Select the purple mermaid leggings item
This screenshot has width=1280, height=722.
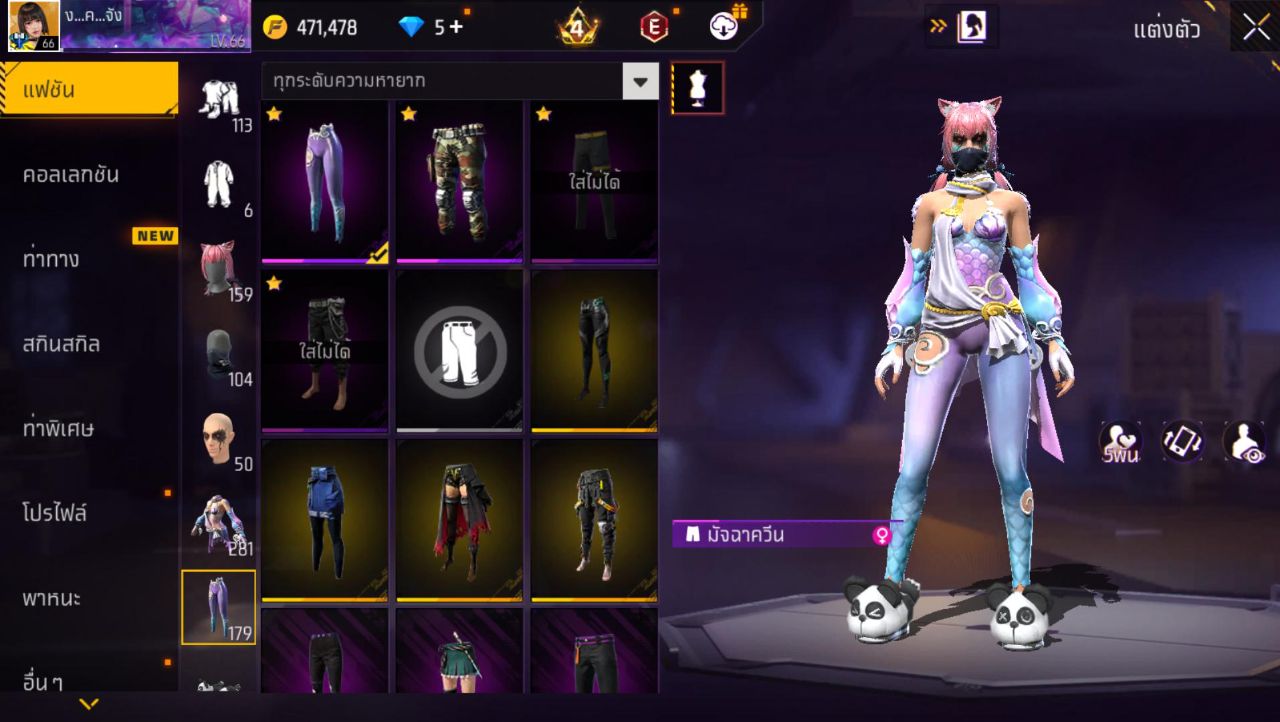325,182
